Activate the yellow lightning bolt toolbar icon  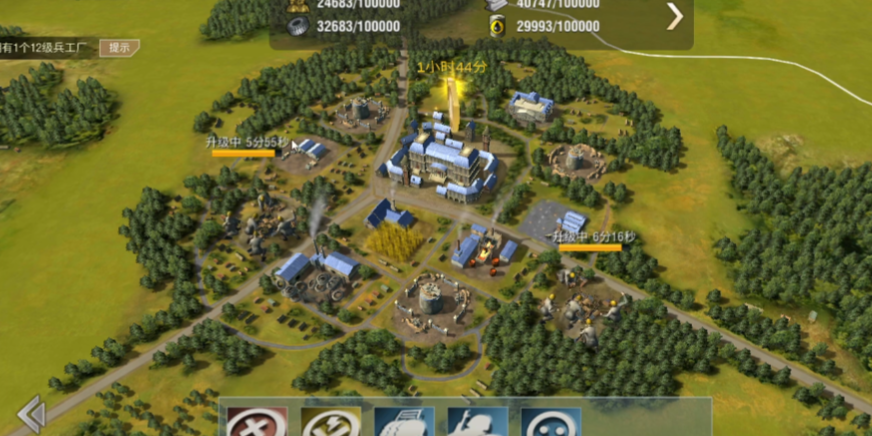pos(331,422)
